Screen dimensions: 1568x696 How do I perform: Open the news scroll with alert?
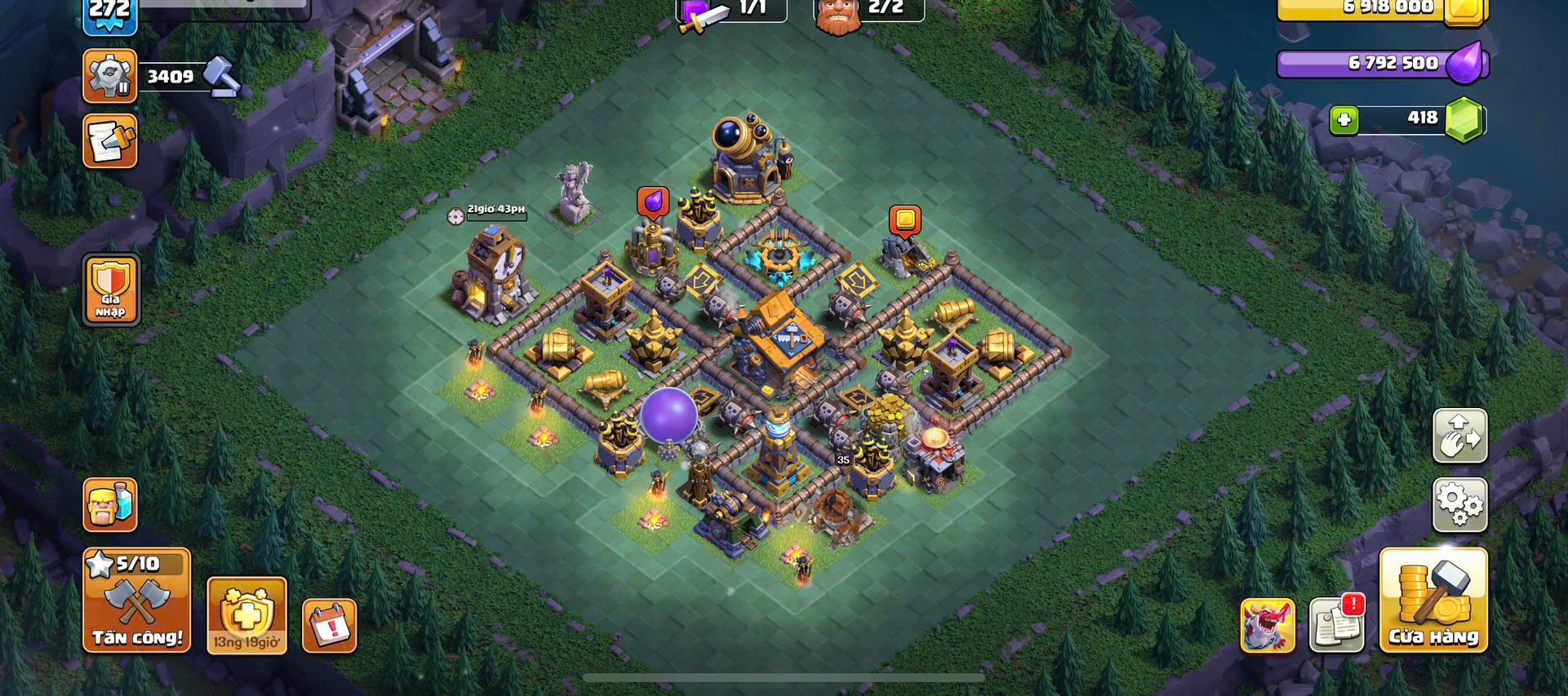coord(1337,625)
